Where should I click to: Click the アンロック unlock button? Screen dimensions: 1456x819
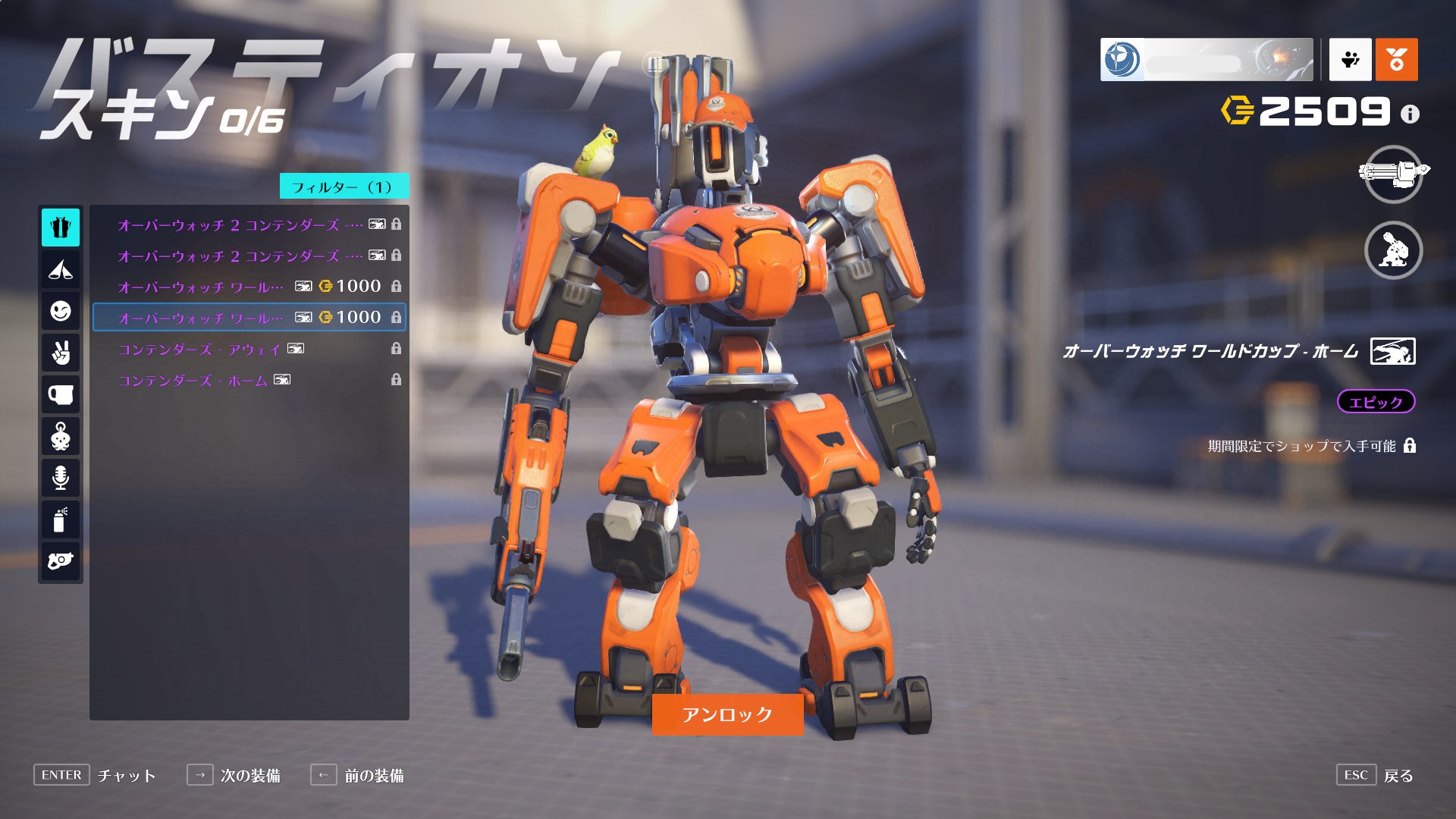pyautogui.click(x=727, y=714)
